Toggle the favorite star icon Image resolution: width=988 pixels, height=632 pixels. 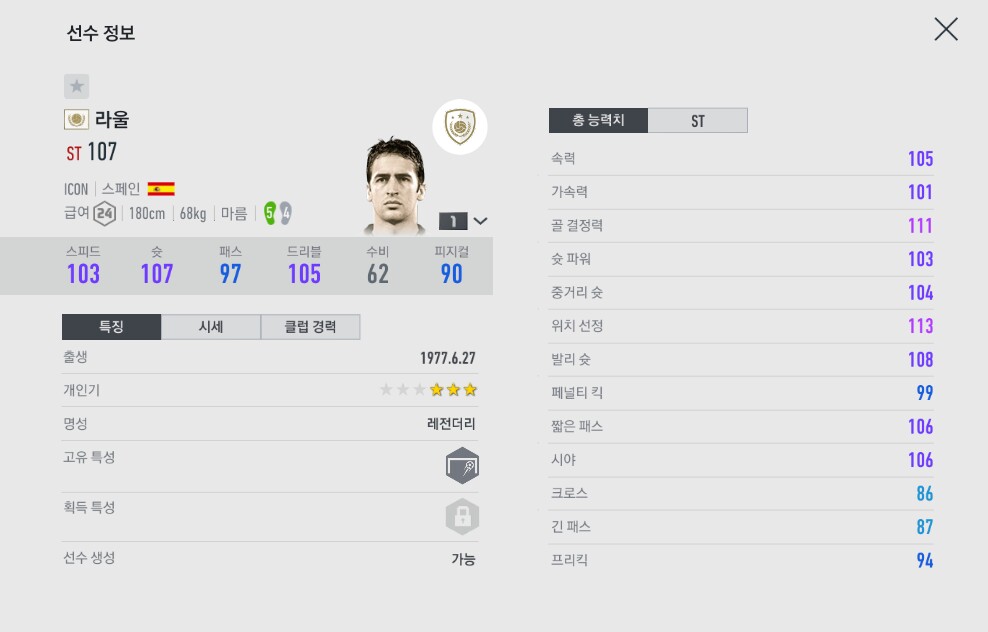[77, 86]
